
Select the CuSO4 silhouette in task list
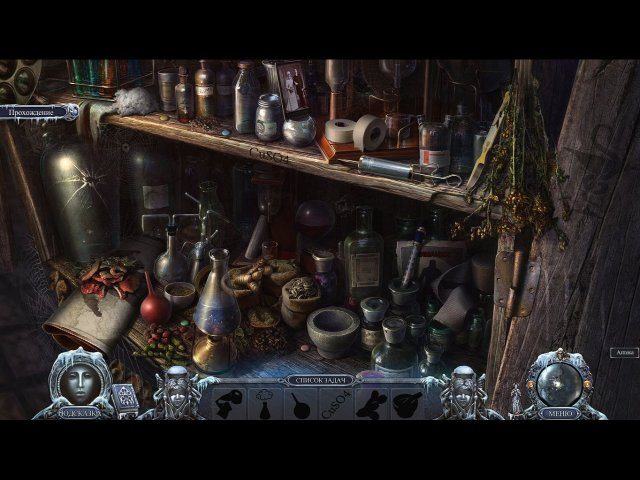click(x=337, y=404)
